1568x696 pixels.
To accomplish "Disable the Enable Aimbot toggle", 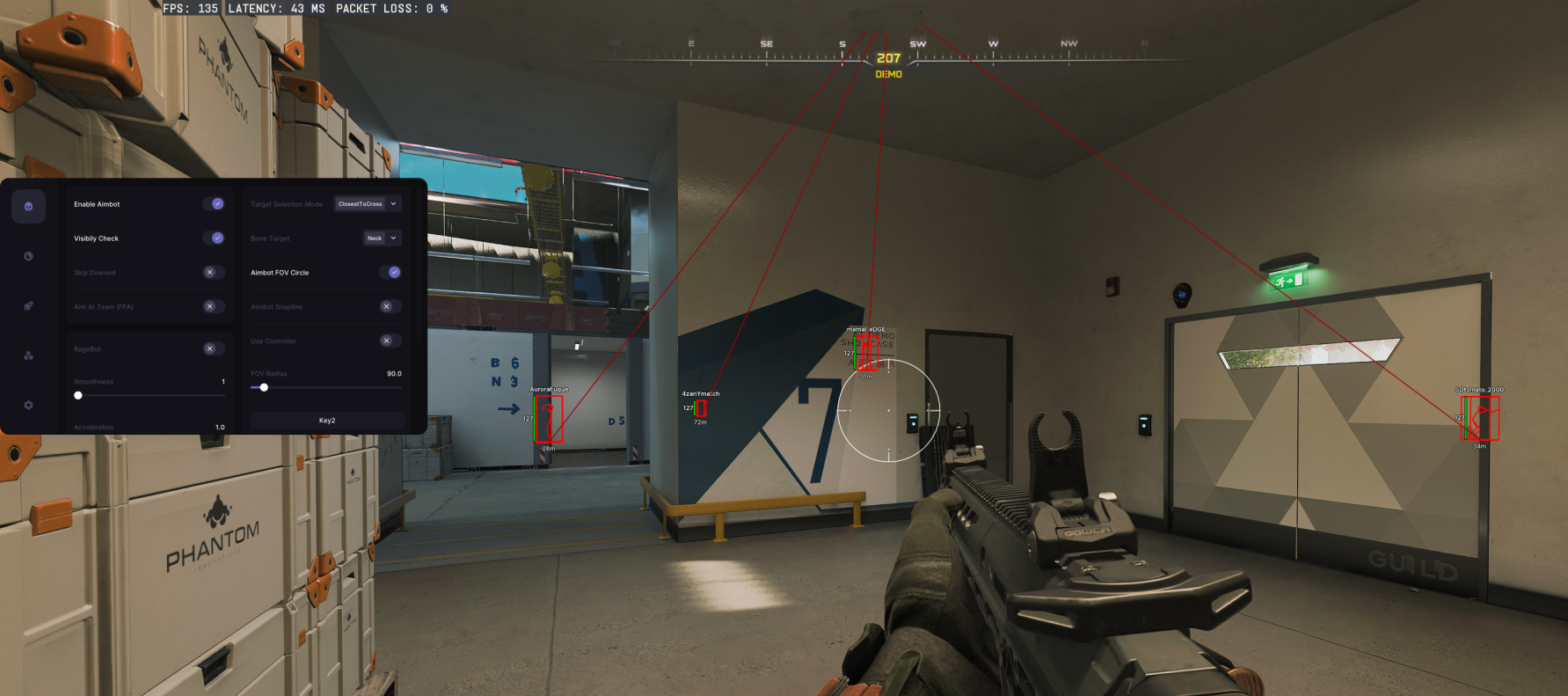I will pos(215,203).
